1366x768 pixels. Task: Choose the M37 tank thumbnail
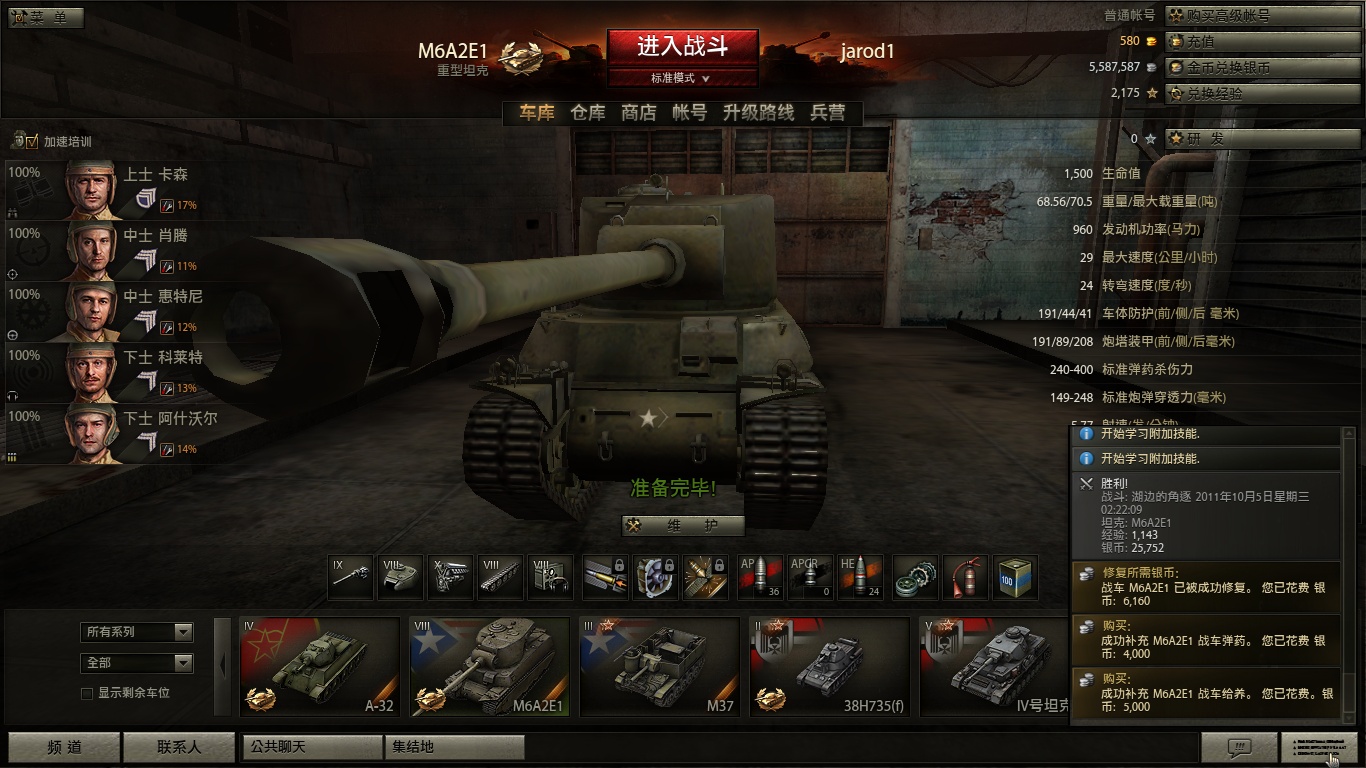(x=660, y=667)
